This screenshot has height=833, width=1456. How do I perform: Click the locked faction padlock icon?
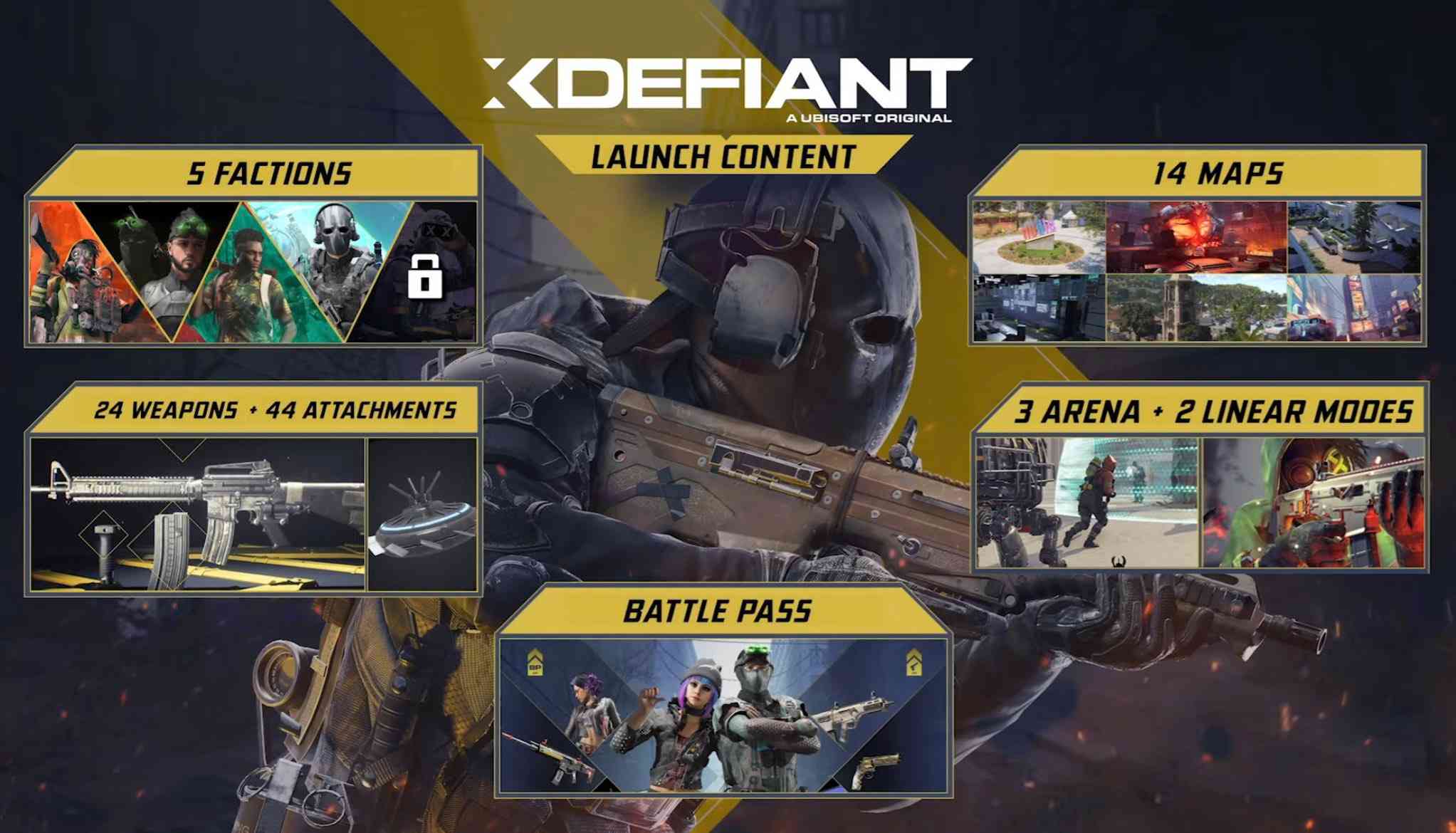[424, 277]
